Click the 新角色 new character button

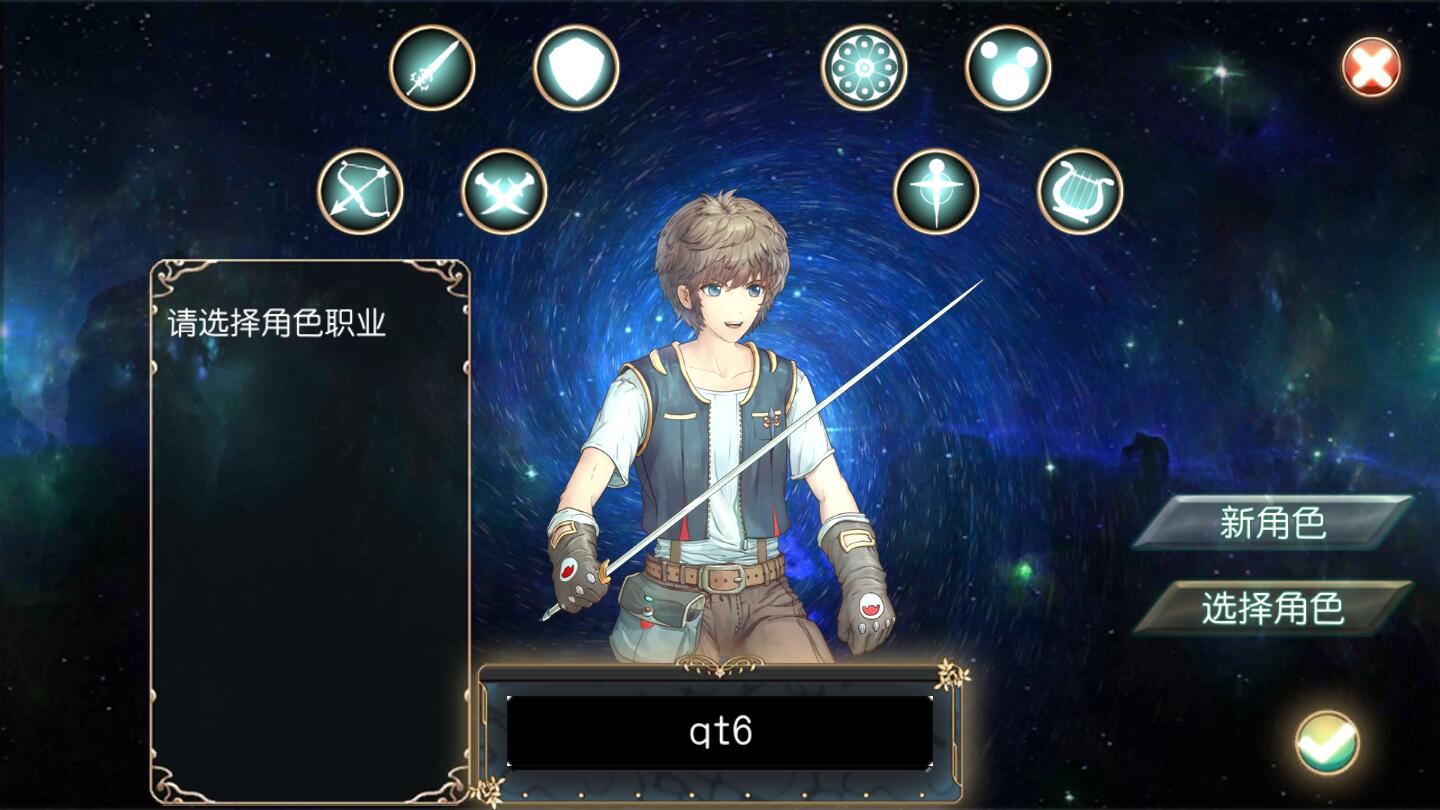coord(1272,522)
